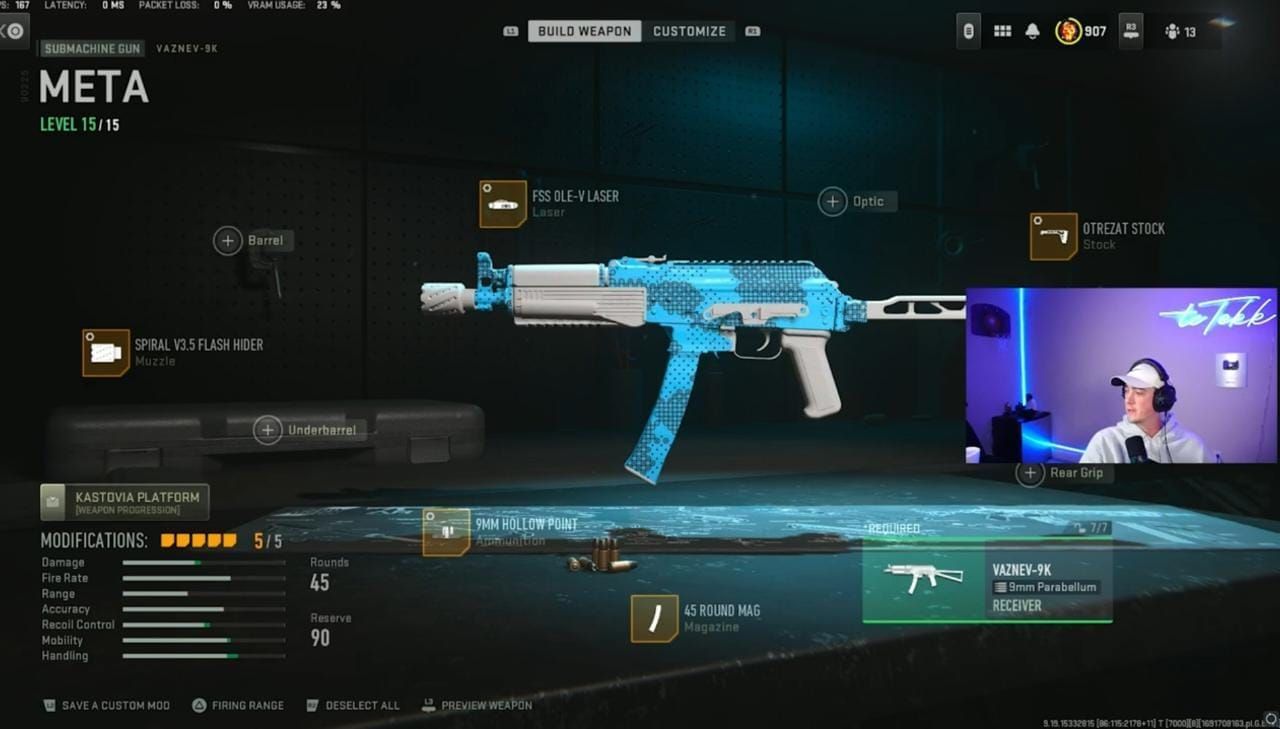Choose the Otrezat Stock slot
This screenshot has width=1280, height=729.
point(1054,236)
